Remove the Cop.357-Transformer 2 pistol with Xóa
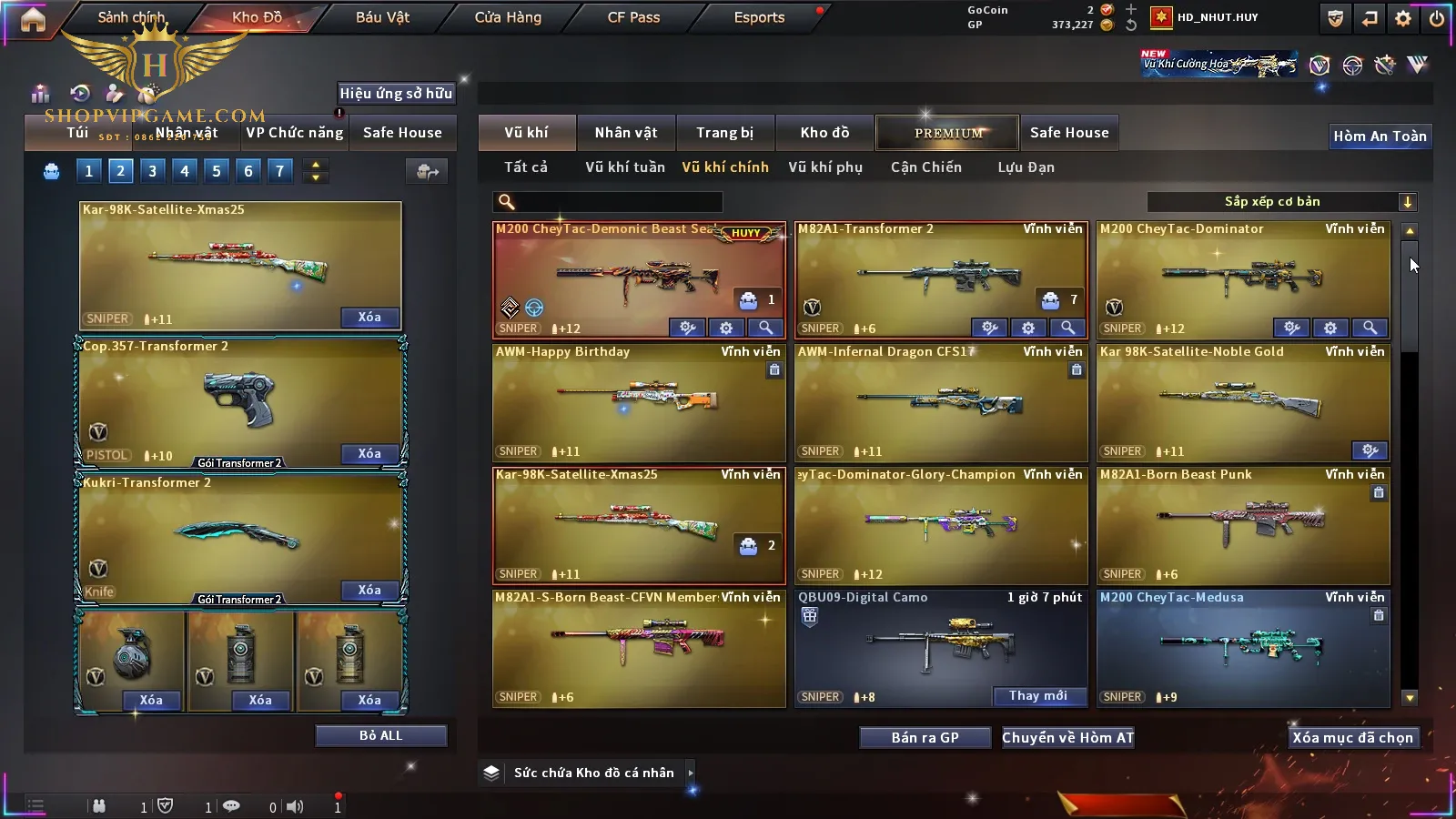 369,453
